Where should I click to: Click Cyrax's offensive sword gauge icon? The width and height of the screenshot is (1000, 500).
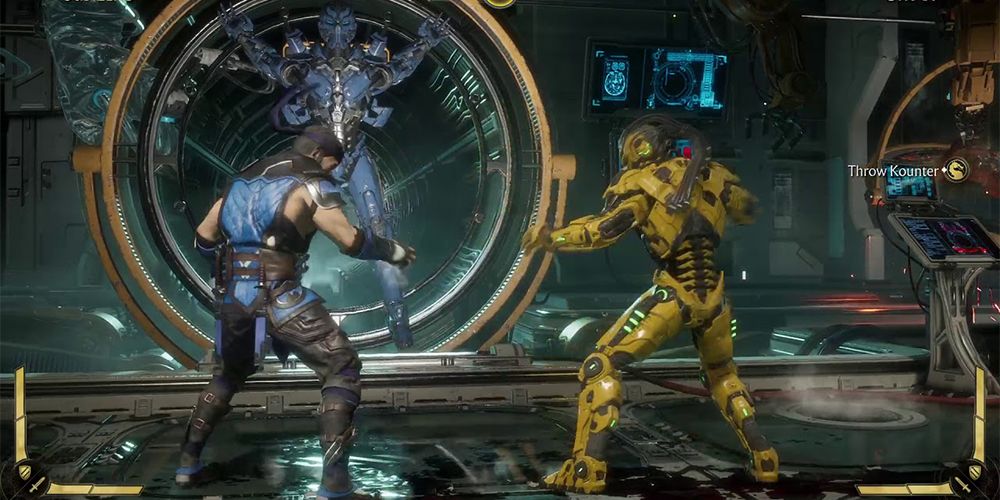(x=963, y=485)
